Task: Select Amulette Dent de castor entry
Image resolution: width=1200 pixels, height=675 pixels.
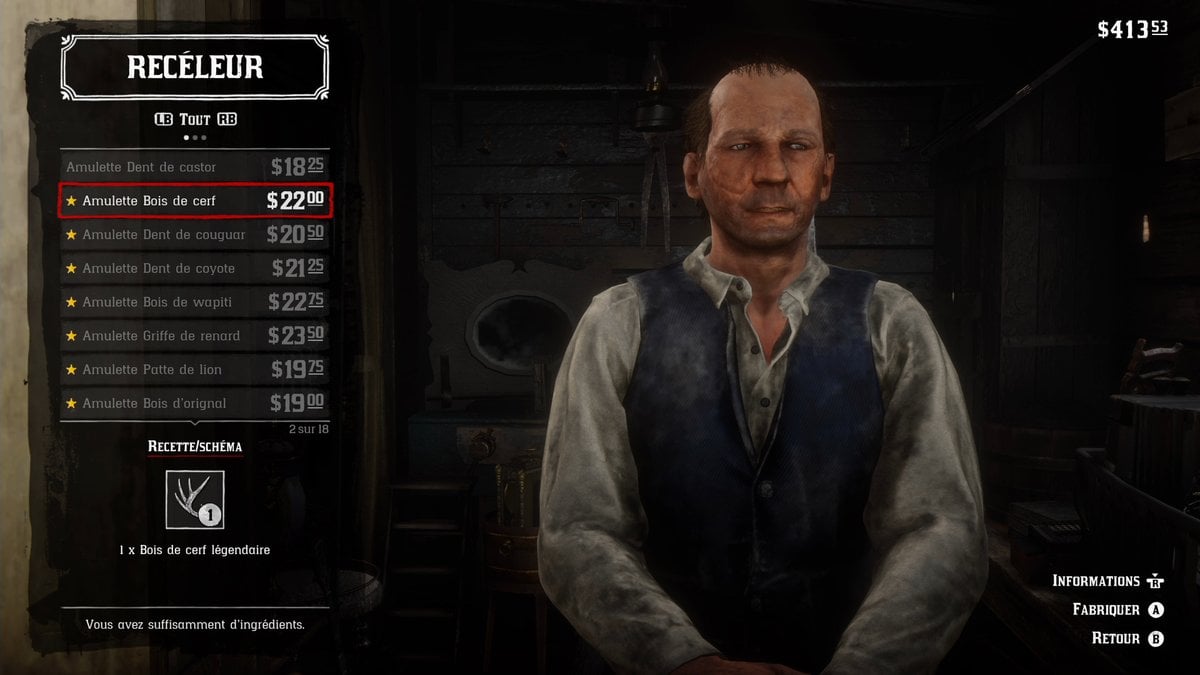Action: pyautogui.click(x=195, y=167)
